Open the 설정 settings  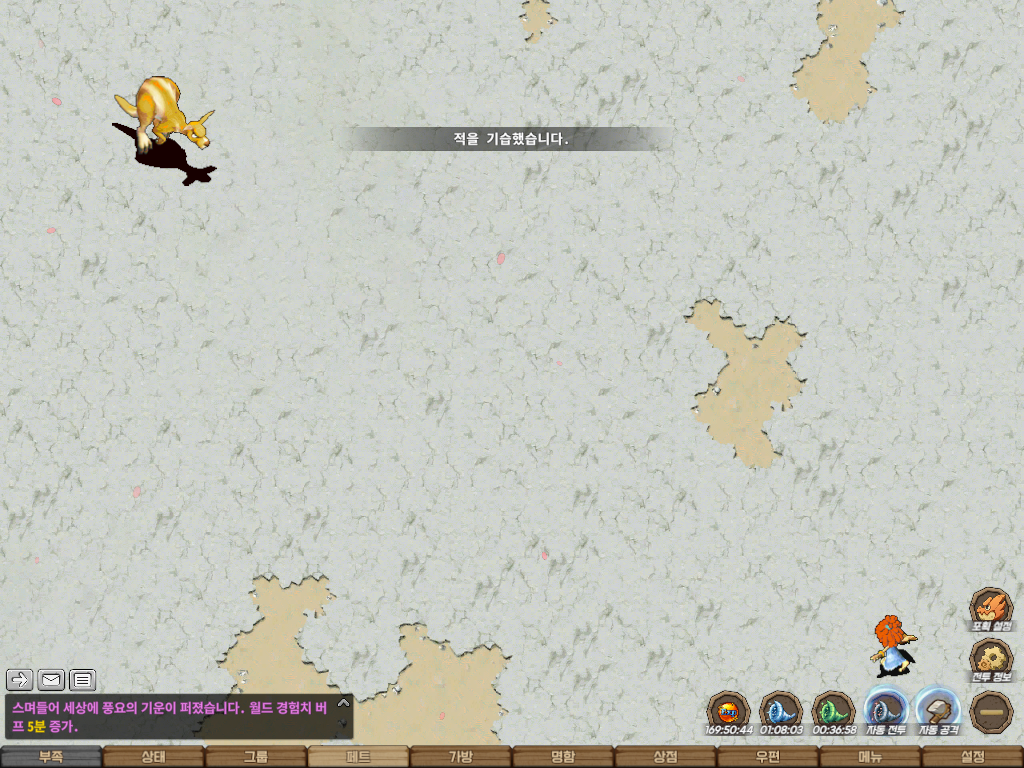pos(972,757)
